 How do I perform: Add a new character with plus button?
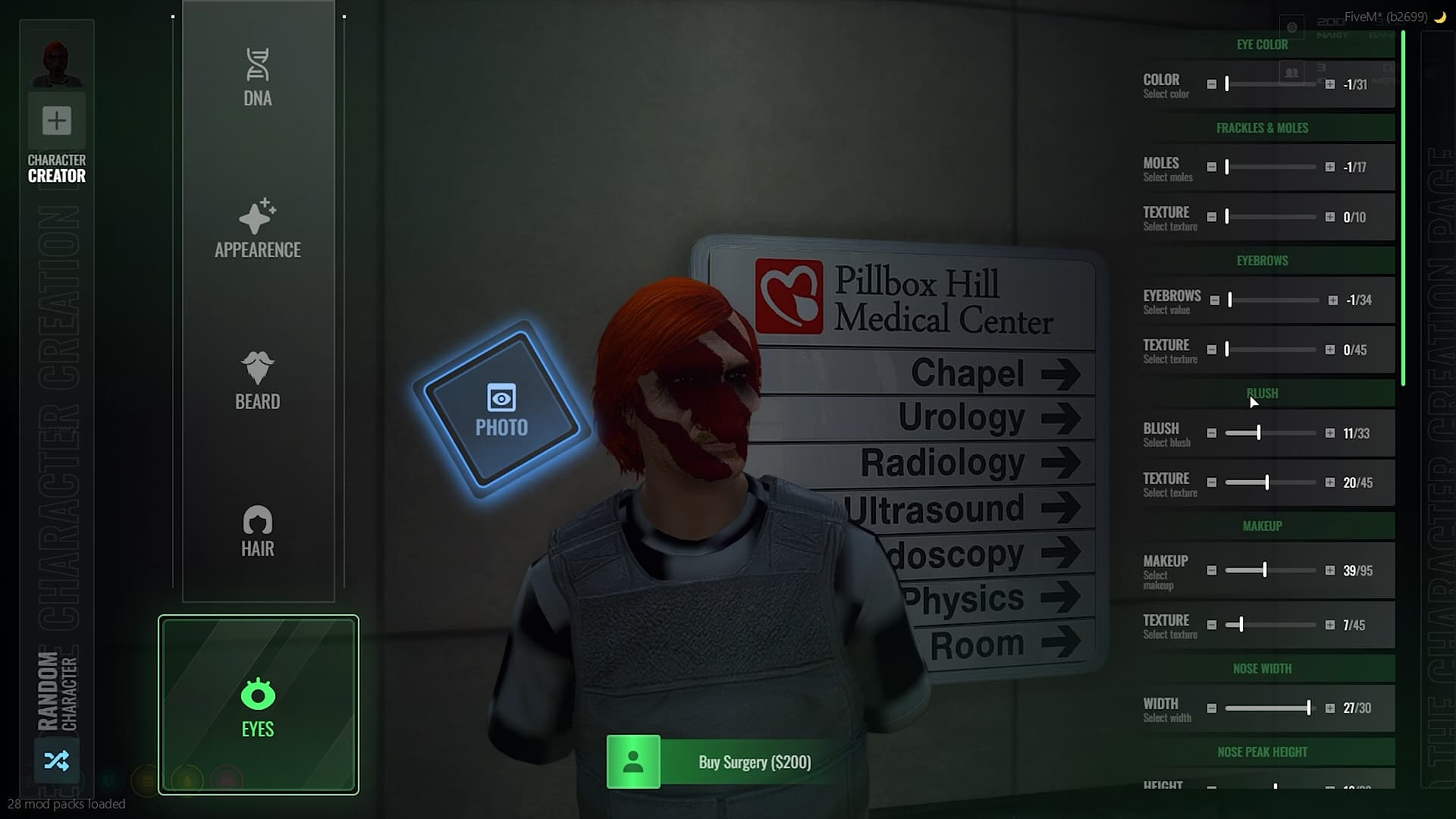click(x=57, y=121)
